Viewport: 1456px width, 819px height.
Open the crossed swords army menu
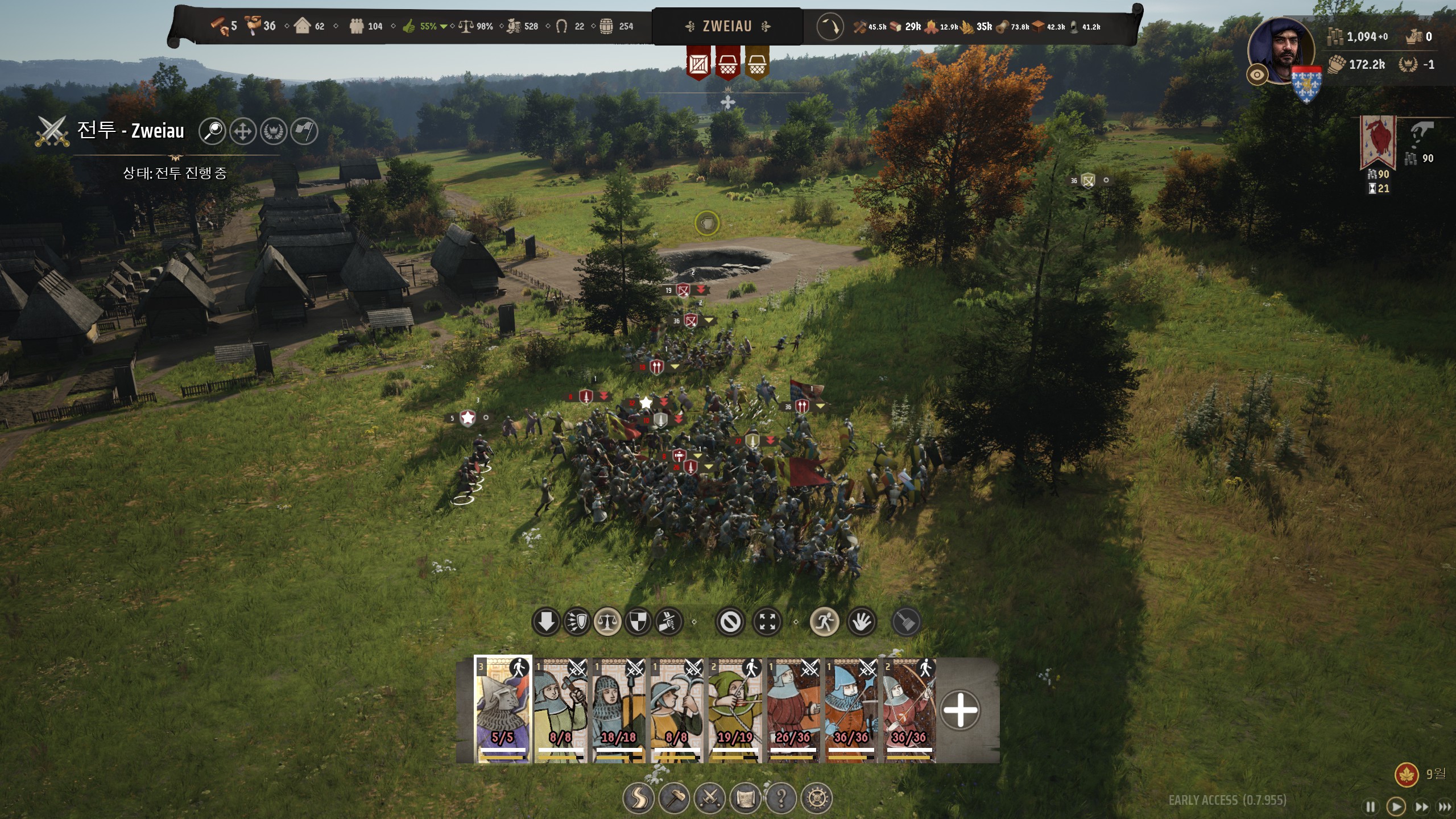point(710,798)
